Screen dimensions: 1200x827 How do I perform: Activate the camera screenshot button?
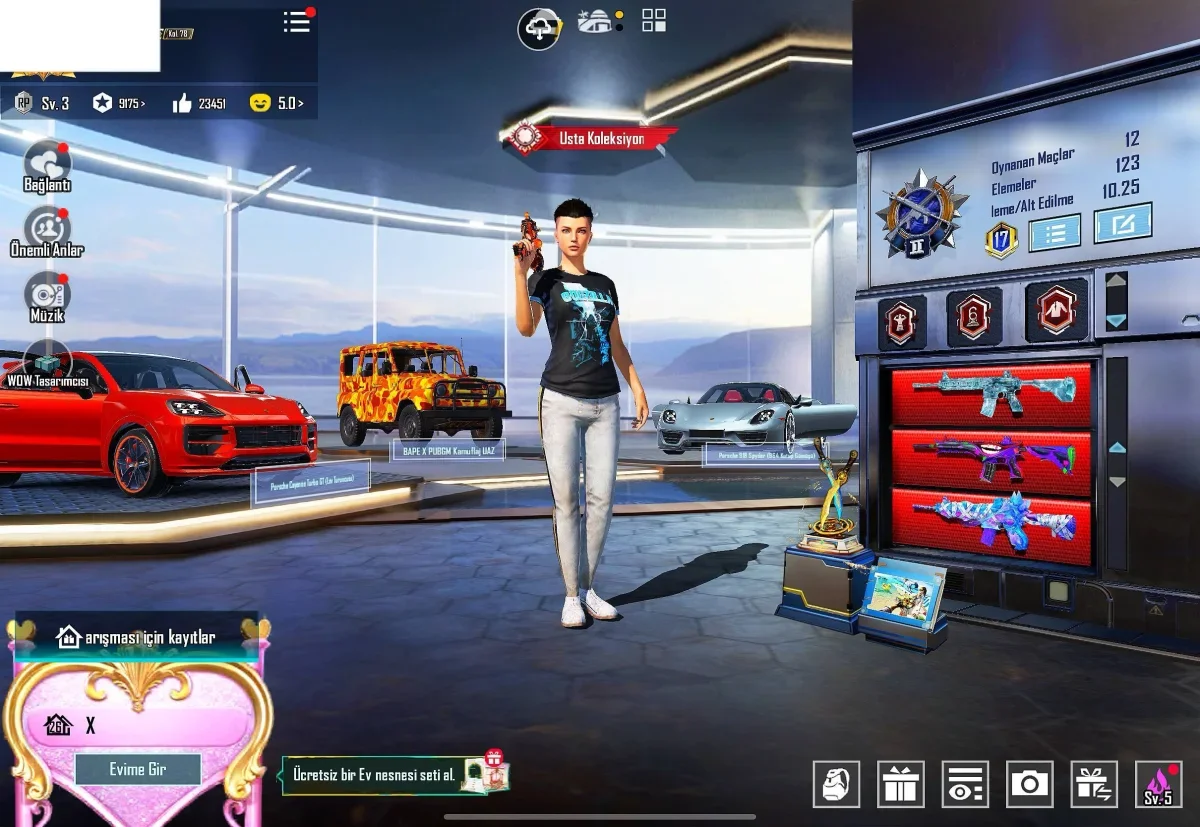1029,784
